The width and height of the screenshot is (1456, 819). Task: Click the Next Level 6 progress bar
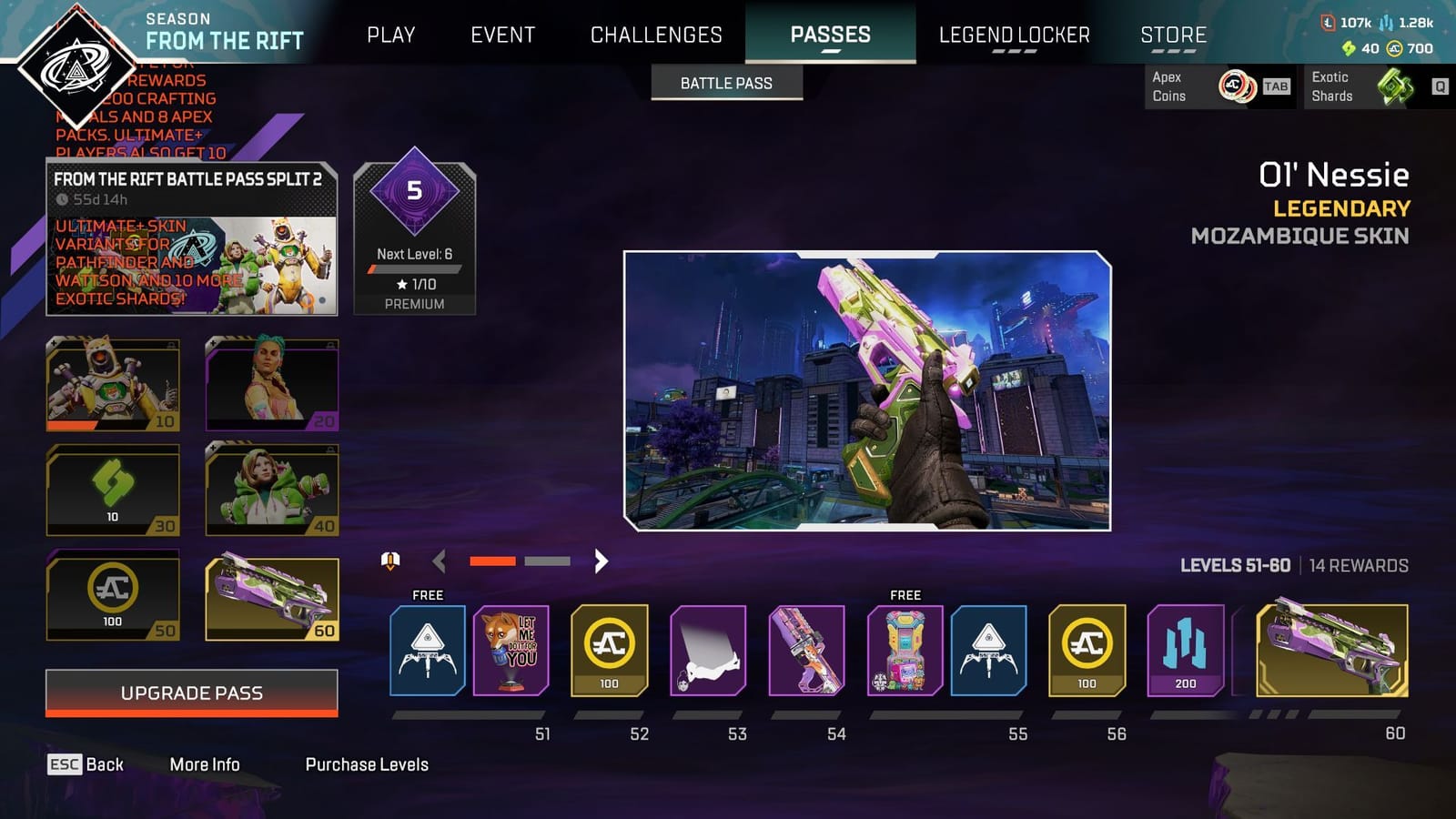(415, 268)
